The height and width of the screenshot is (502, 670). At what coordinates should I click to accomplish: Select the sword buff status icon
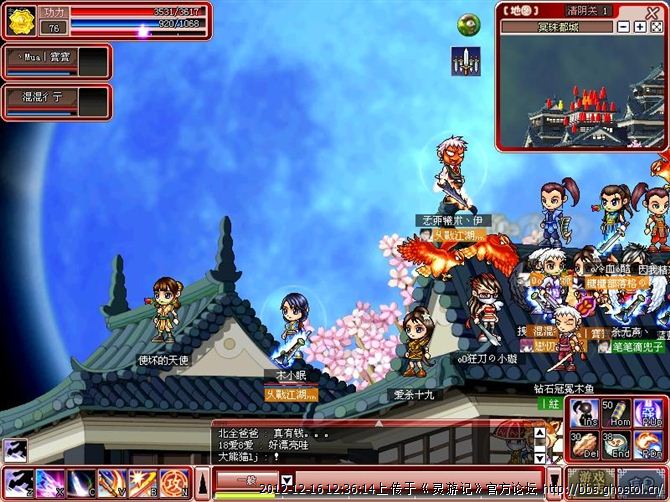pos(464,60)
